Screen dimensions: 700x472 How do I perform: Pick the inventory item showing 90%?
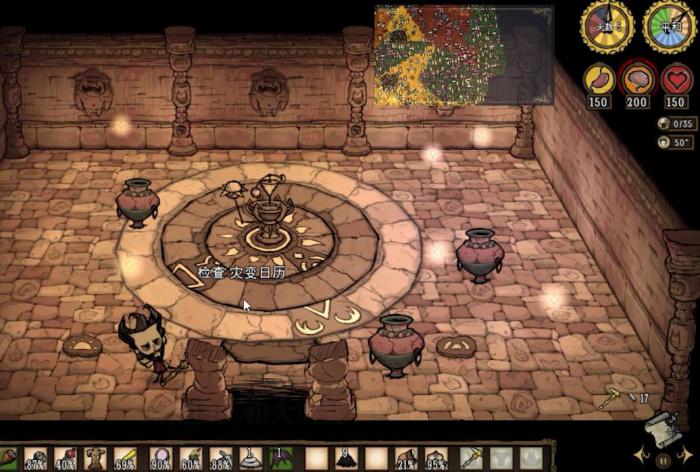click(161, 460)
